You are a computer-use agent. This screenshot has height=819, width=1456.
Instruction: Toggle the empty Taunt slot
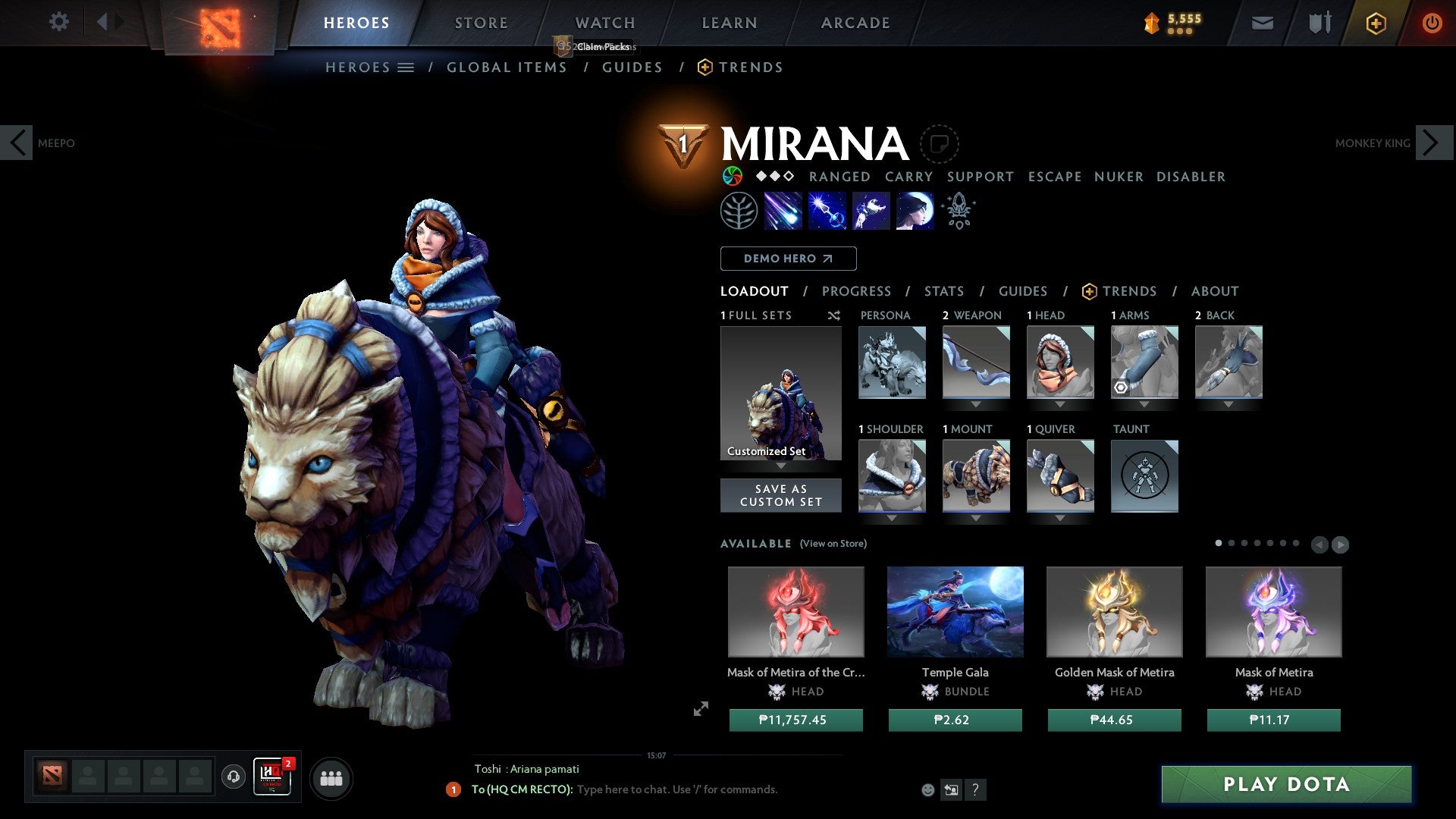[1145, 476]
